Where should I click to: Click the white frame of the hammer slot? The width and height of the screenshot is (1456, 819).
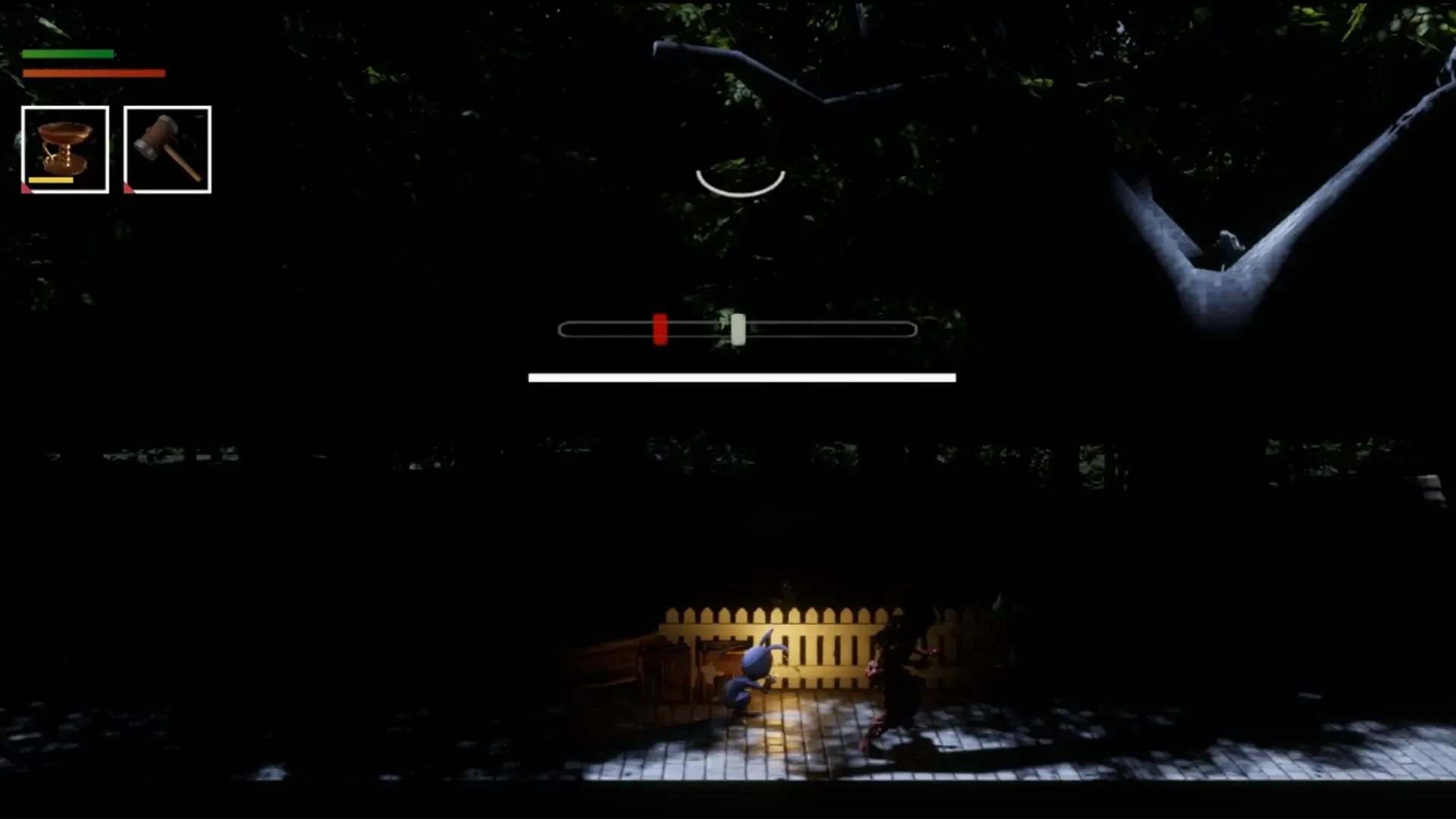click(x=166, y=108)
